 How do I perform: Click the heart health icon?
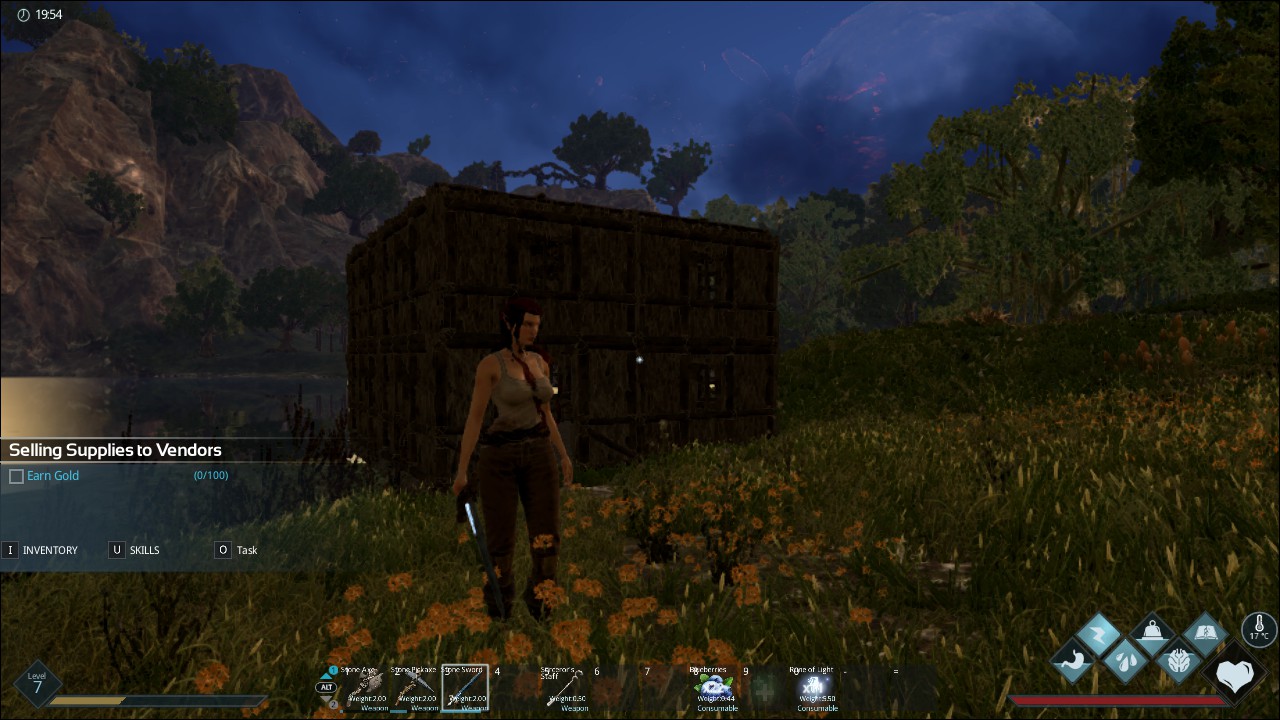pos(1235,676)
